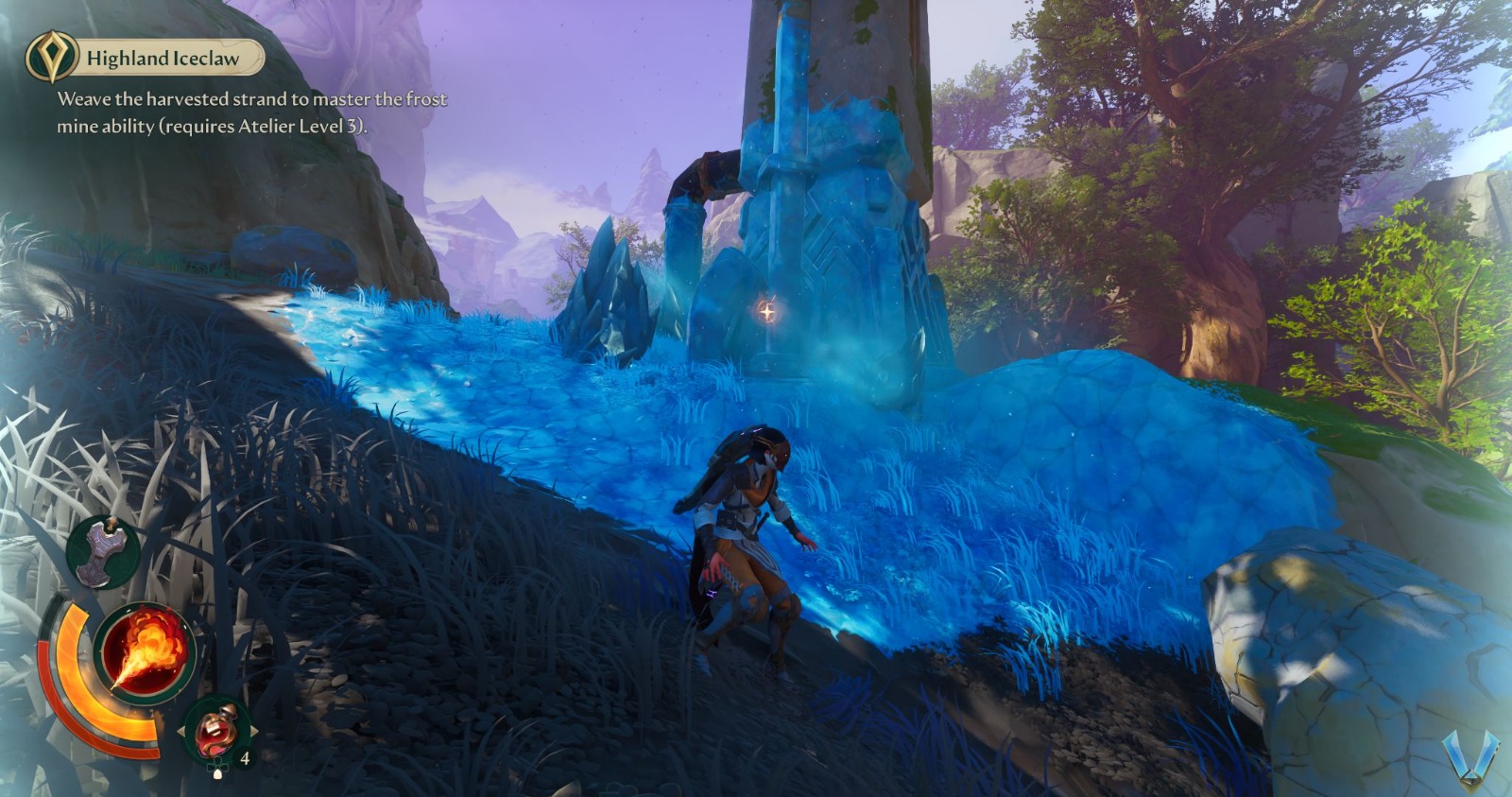Click the potion count badge showing 4
Screen dimensions: 1512x797
[x=244, y=758]
